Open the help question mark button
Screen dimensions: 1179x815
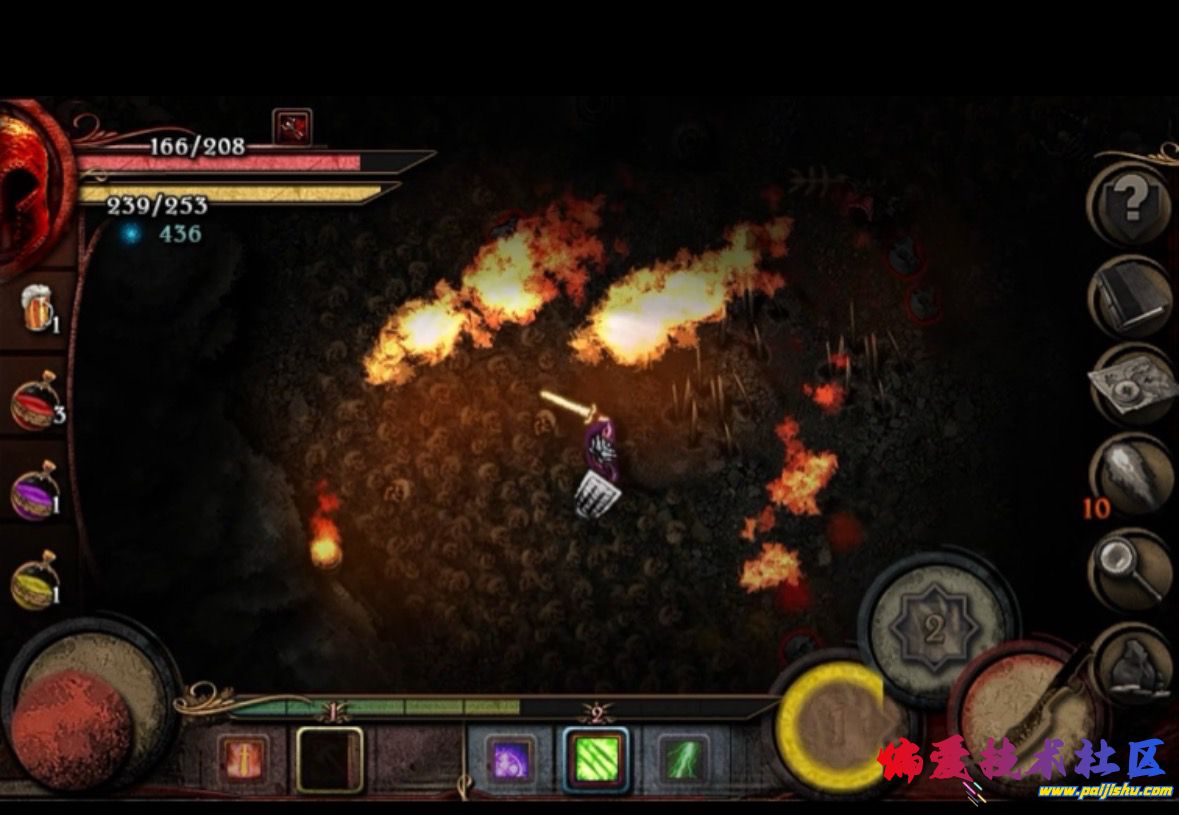(1130, 203)
